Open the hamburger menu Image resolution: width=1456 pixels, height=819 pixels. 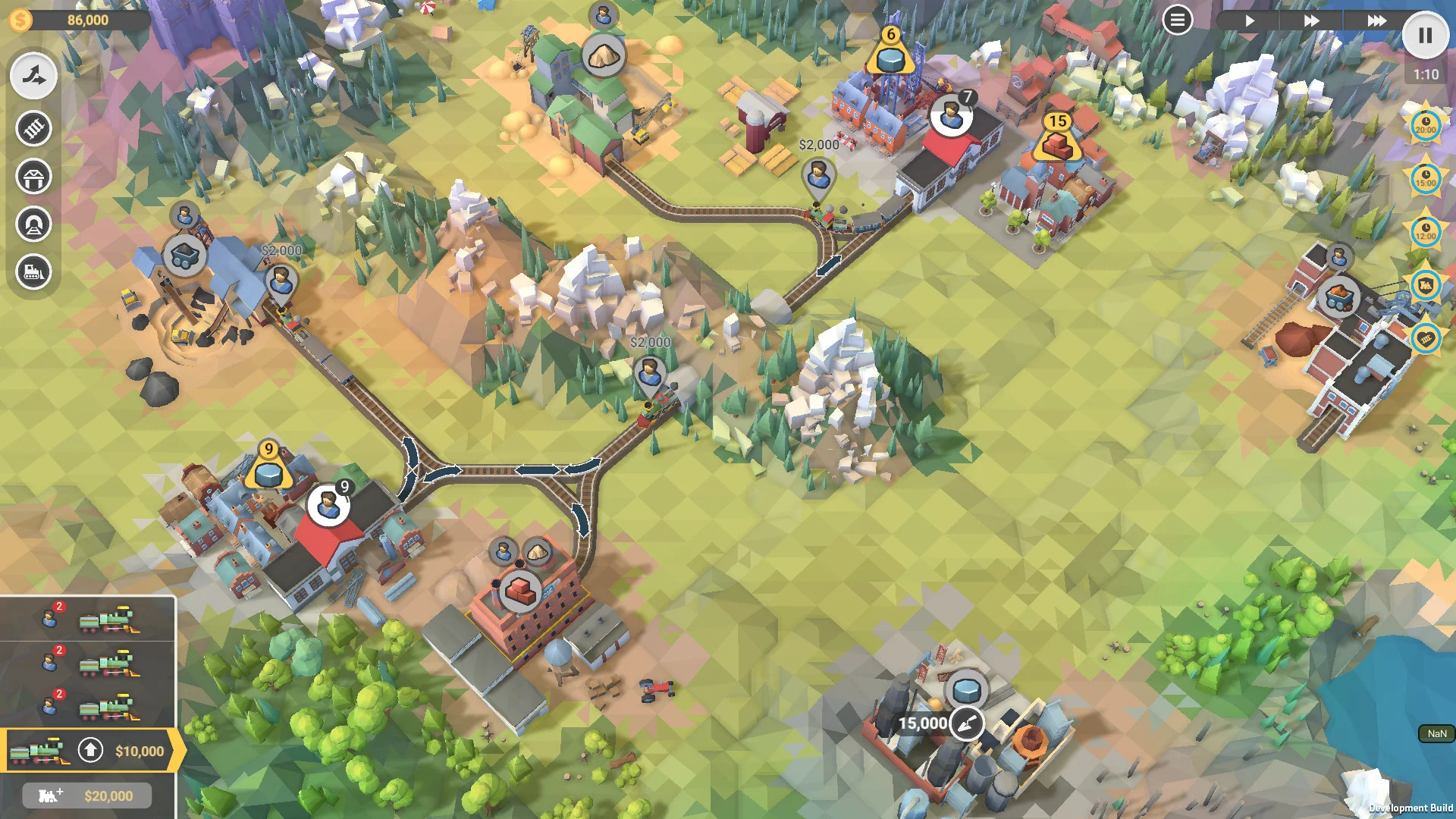coord(1177,20)
